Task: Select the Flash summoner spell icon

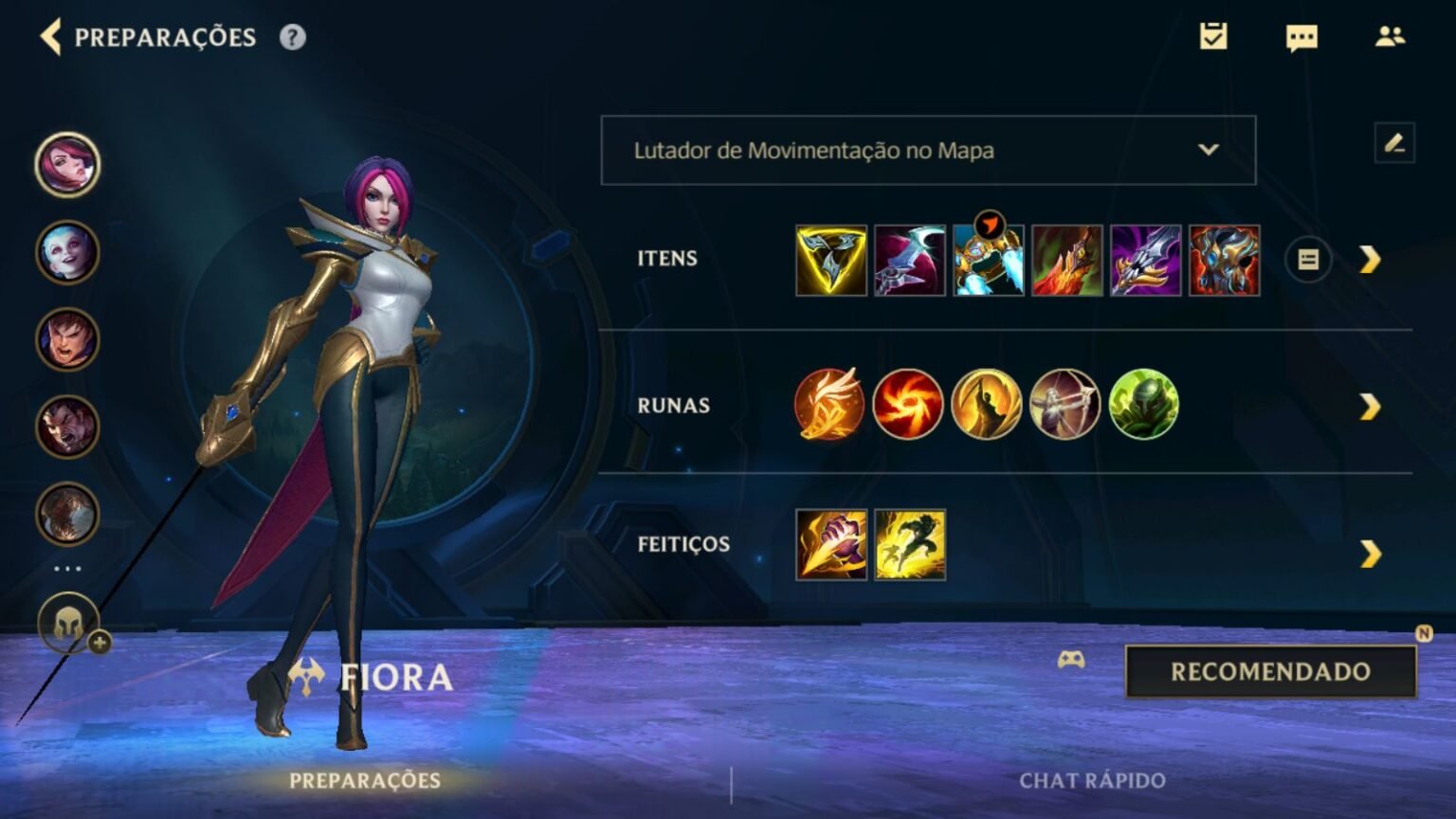Action: 908,545
